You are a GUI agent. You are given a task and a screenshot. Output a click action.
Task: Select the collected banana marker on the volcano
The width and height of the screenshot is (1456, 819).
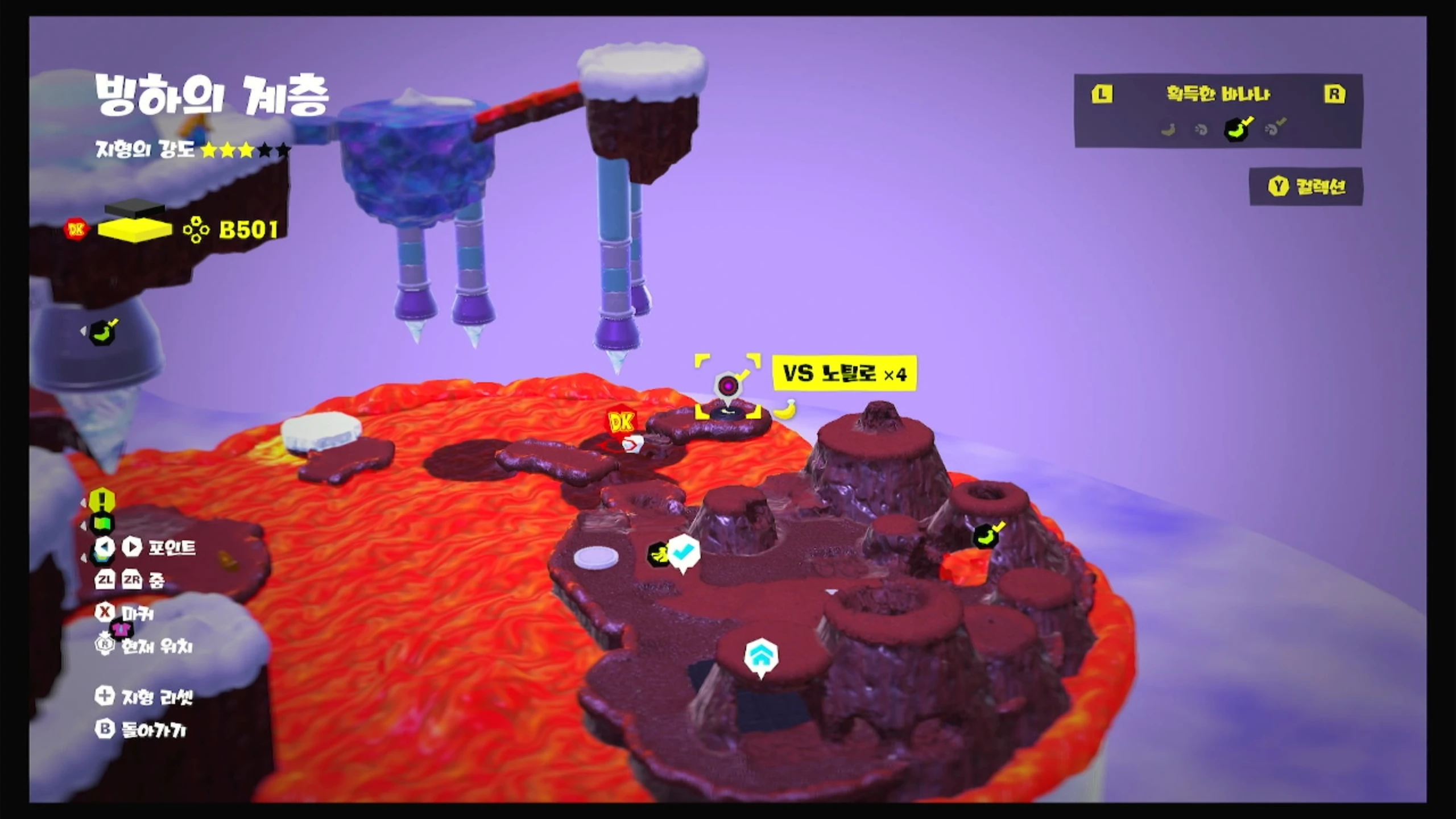coord(988,535)
